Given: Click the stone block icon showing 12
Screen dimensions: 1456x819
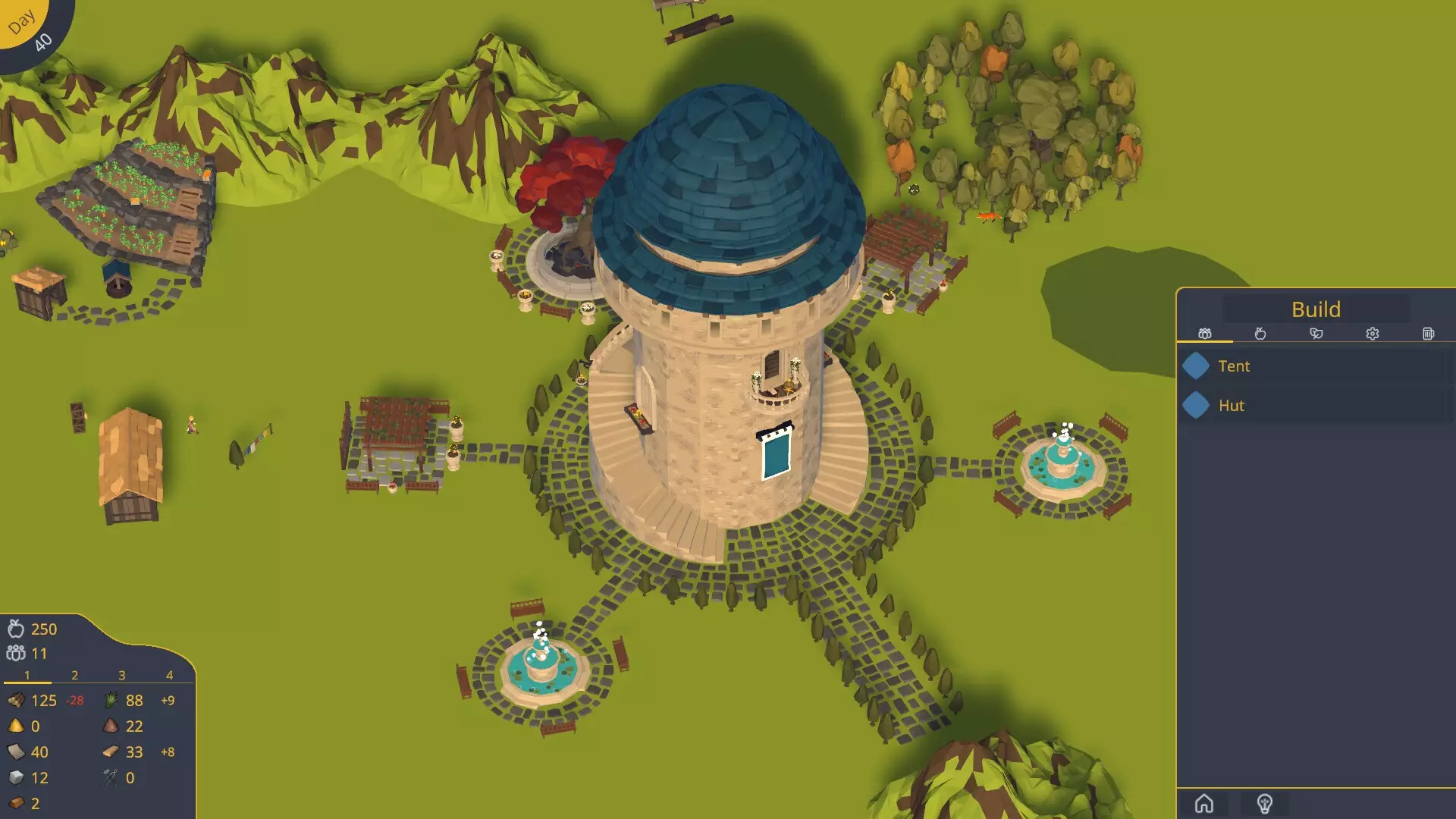Looking at the screenshot, I should [17, 777].
